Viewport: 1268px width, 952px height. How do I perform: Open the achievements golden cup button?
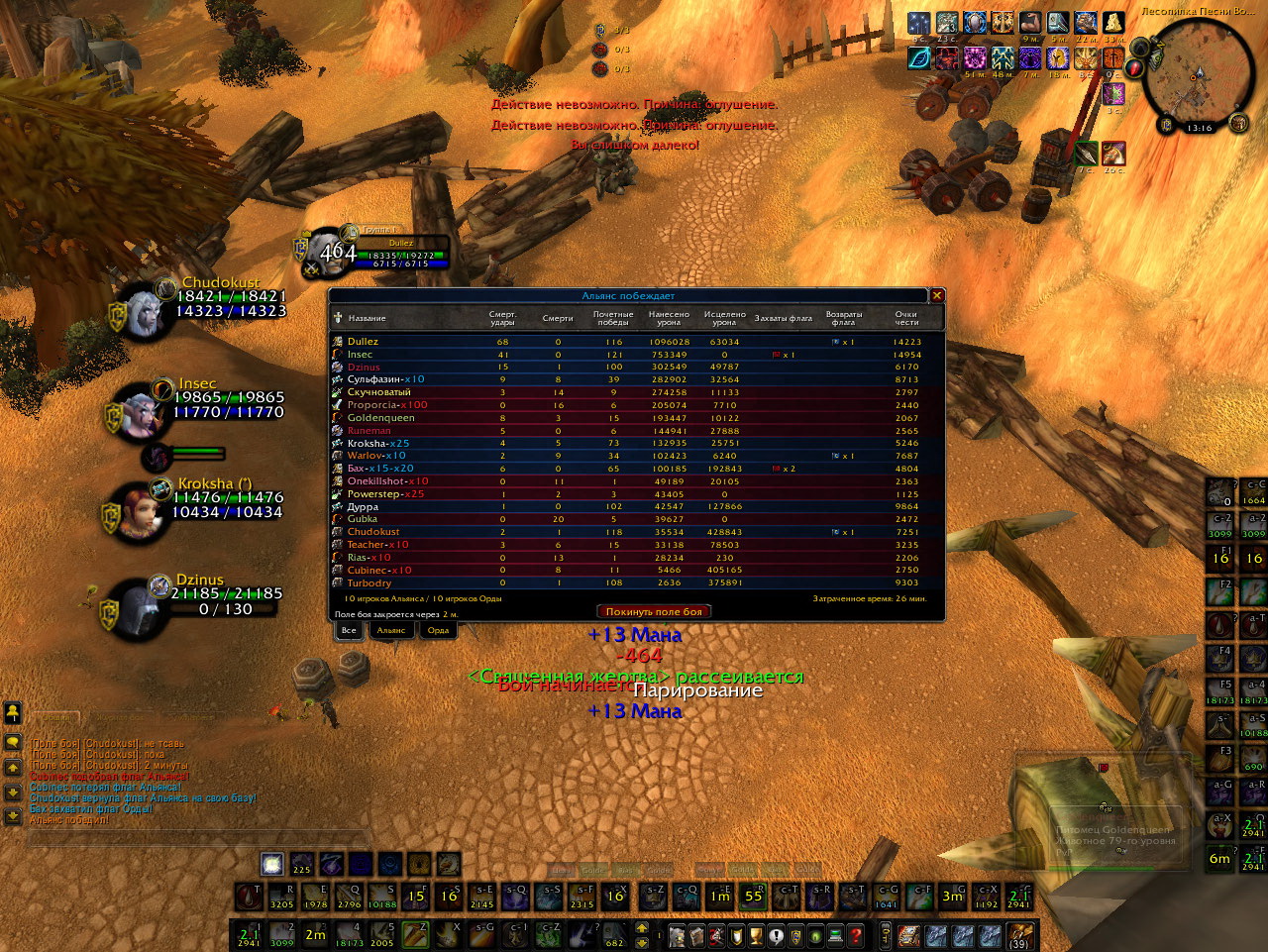pyautogui.click(x=756, y=935)
